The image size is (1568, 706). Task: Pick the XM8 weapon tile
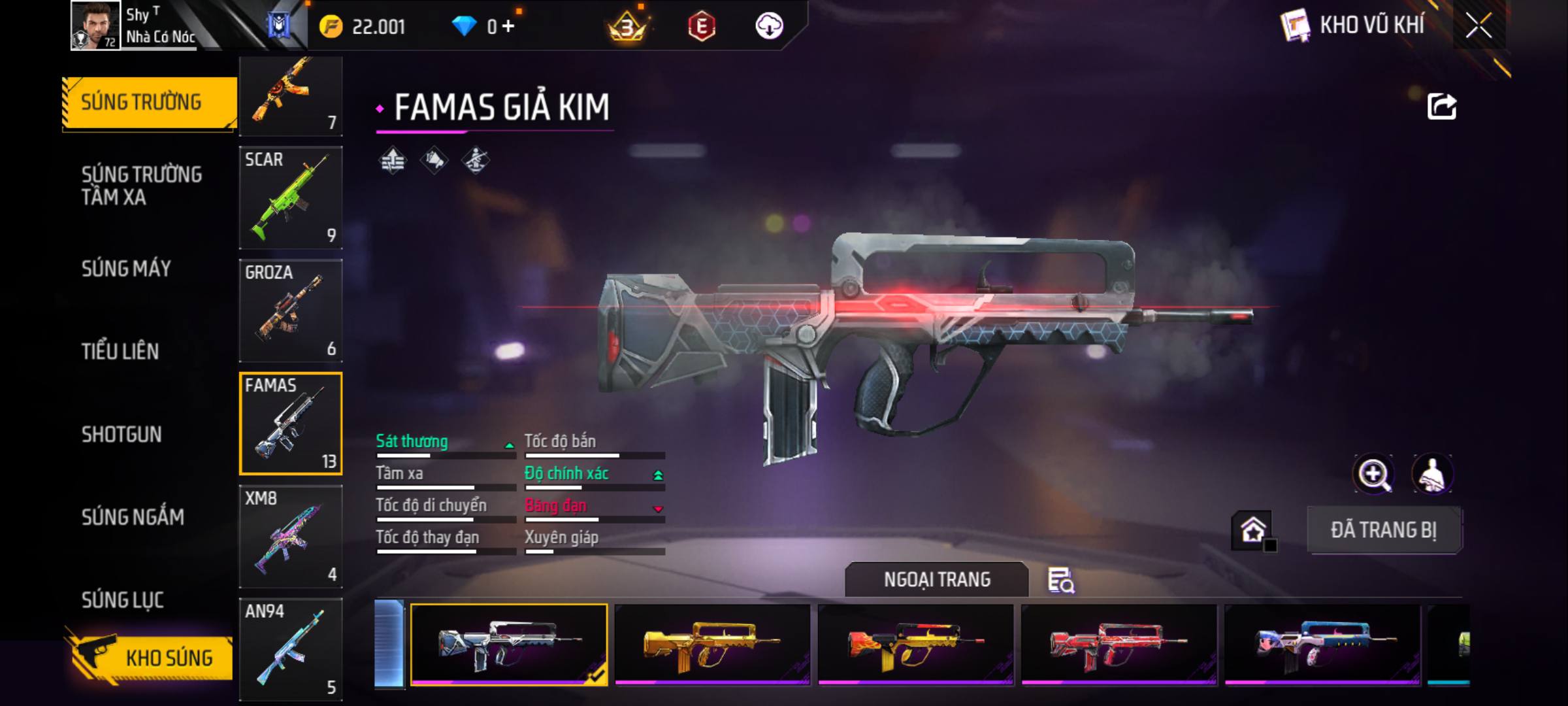point(291,537)
